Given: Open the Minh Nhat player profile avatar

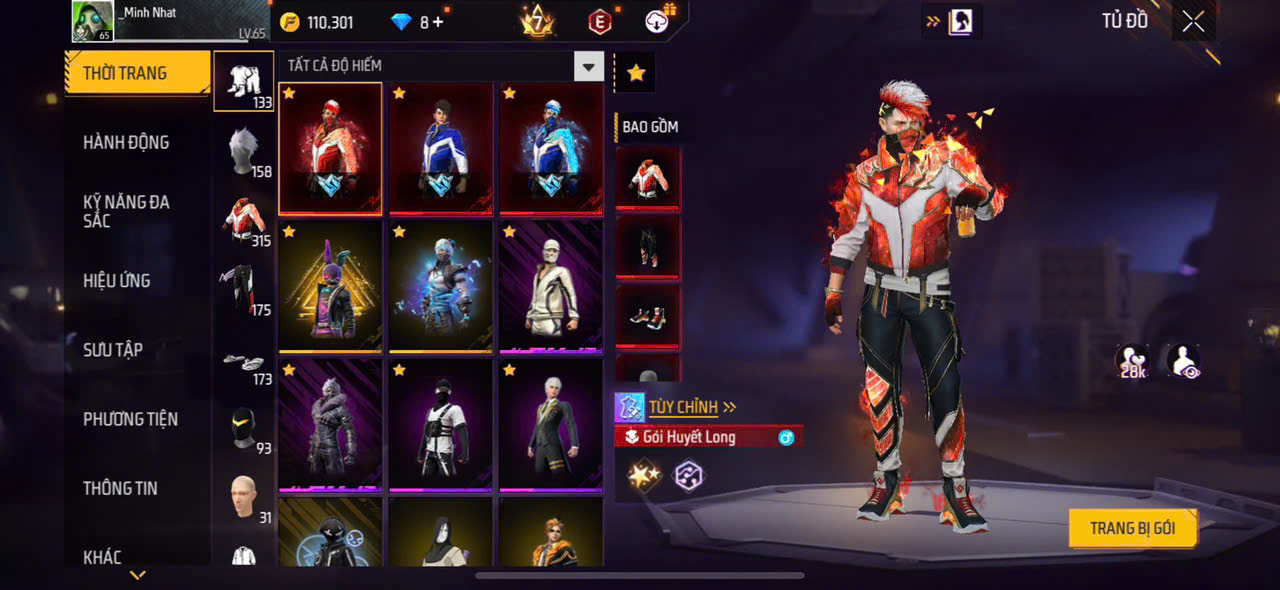Looking at the screenshot, I should 92,21.
